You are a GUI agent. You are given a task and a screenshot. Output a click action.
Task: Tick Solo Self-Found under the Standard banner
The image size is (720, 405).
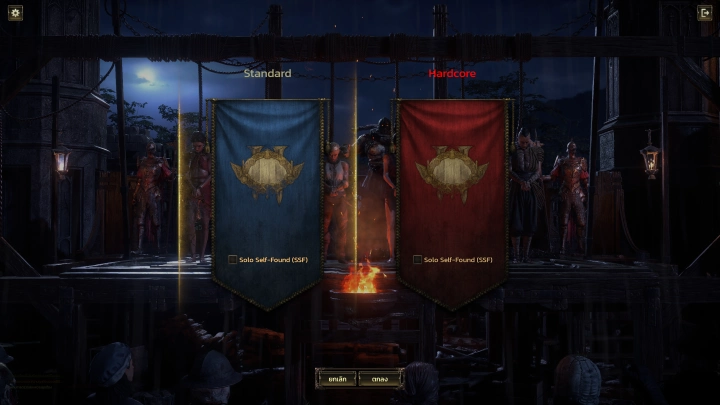click(x=232, y=260)
